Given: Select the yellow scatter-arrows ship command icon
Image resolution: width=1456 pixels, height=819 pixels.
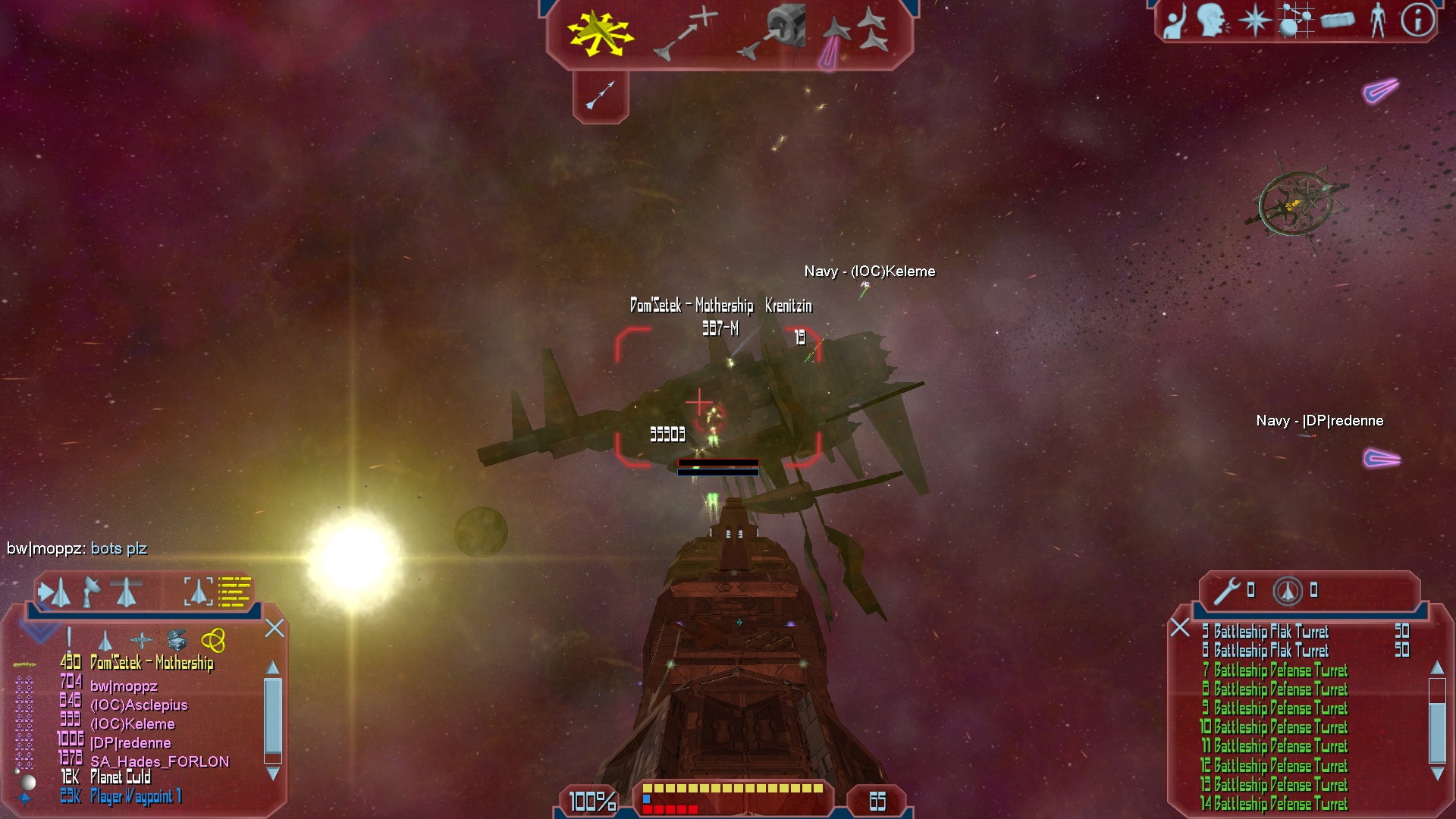Looking at the screenshot, I should click(600, 33).
